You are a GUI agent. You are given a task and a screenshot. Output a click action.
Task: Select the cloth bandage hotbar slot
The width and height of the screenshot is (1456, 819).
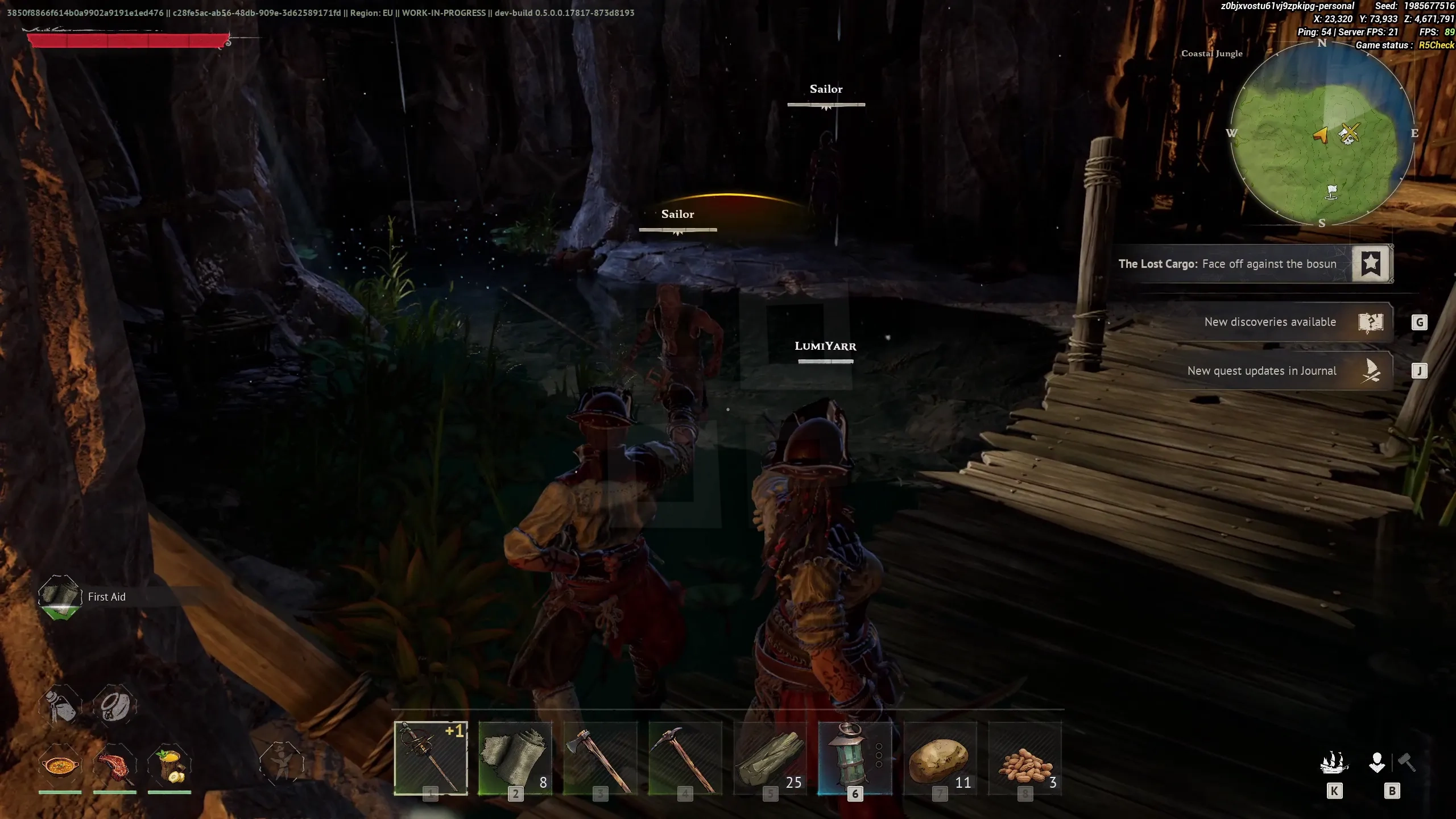(x=515, y=758)
